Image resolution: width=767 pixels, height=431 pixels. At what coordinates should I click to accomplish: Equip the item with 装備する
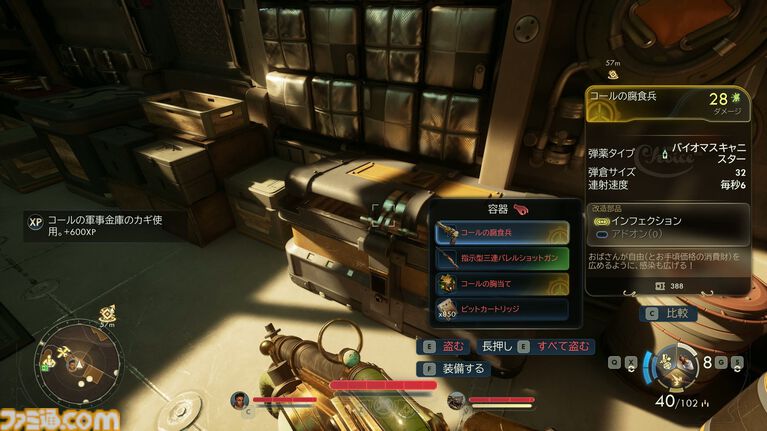coord(454,368)
